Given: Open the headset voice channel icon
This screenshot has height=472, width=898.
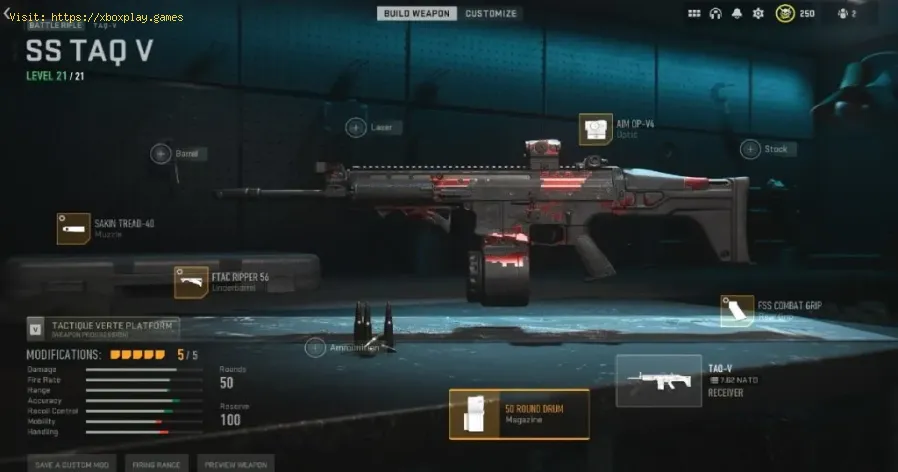Looking at the screenshot, I should [716, 14].
